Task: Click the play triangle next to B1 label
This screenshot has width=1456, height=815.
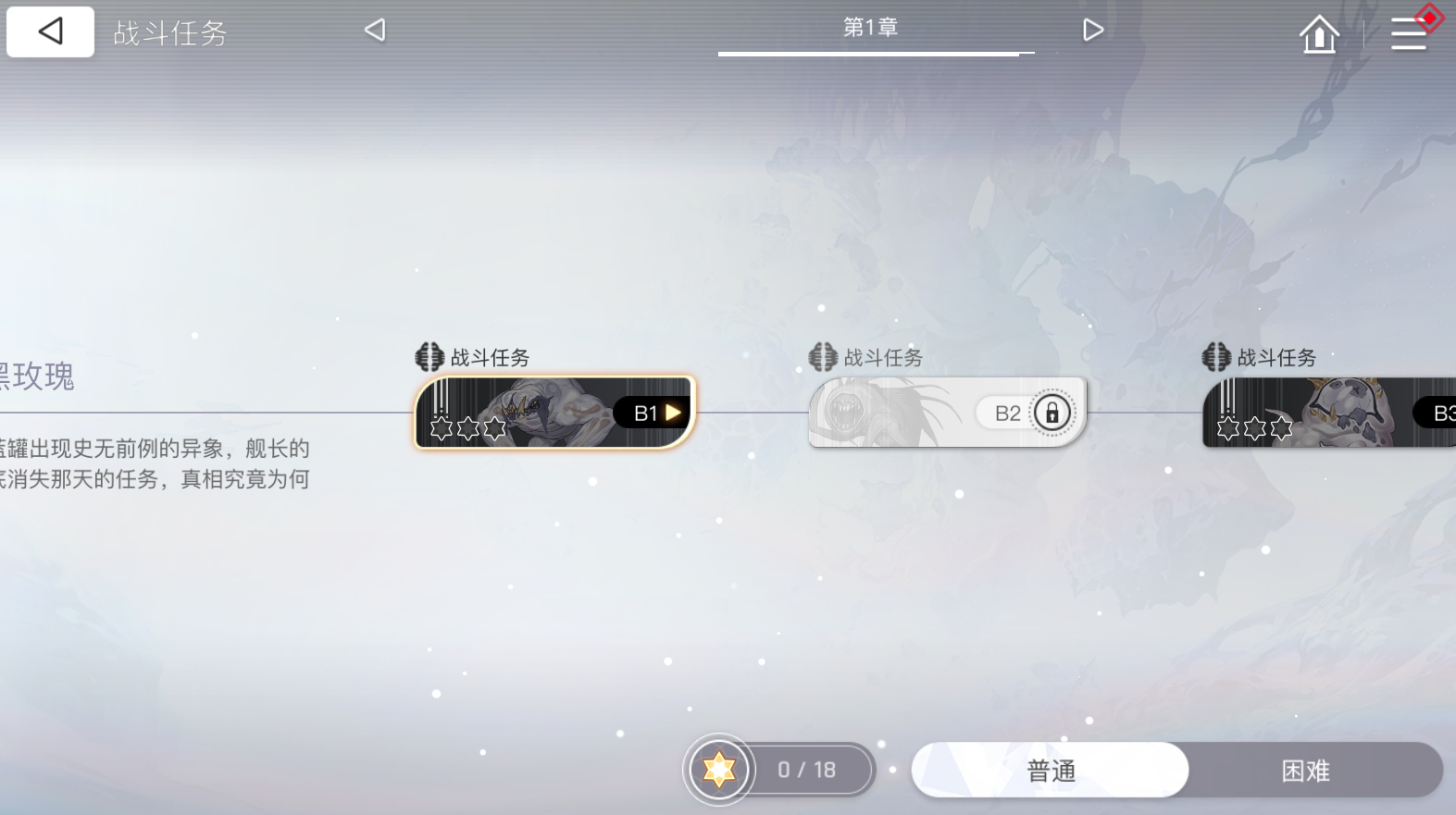Action: point(674,413)
